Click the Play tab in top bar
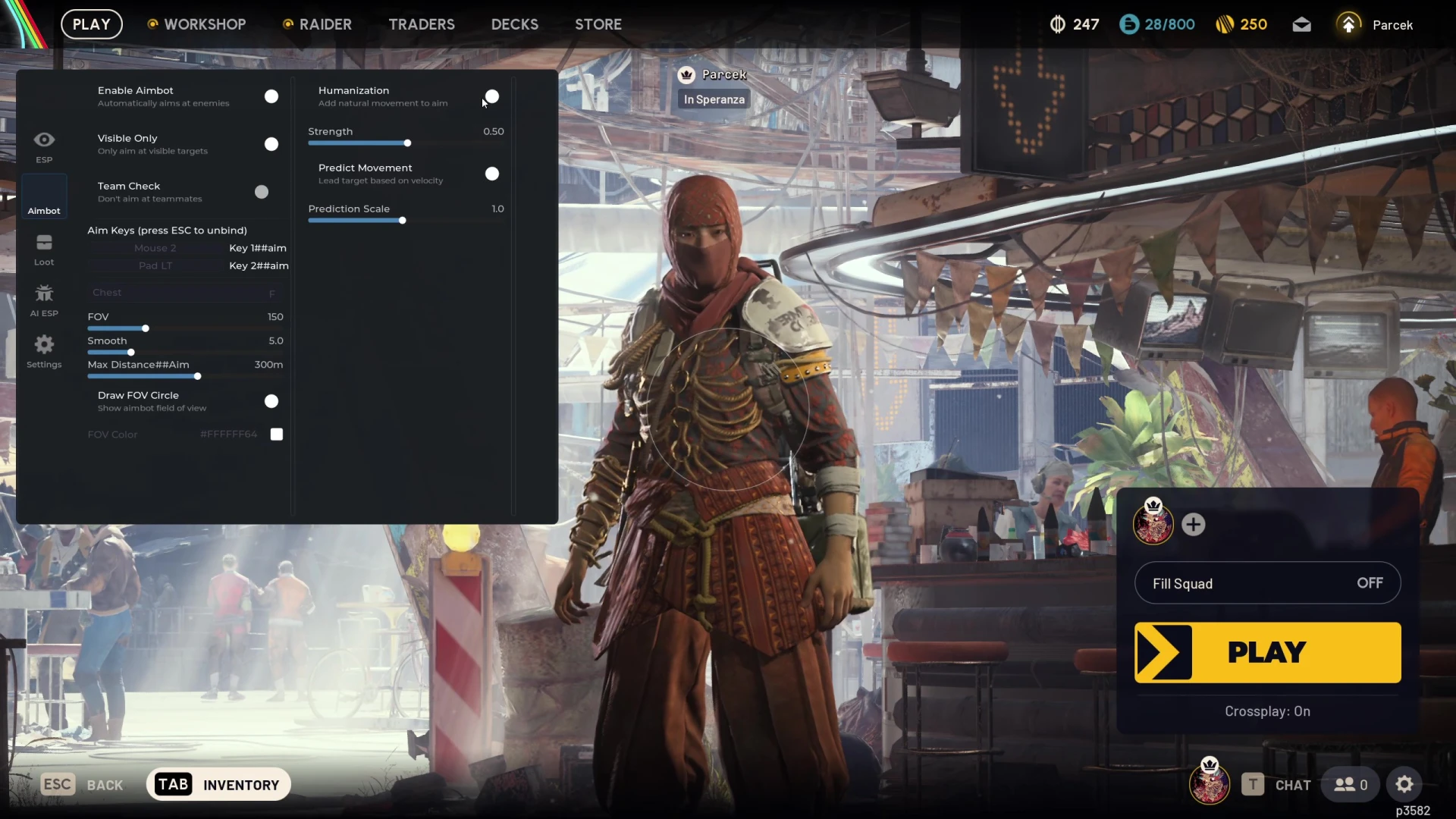This screenshot has height=819, width=1456. (92, 24)
